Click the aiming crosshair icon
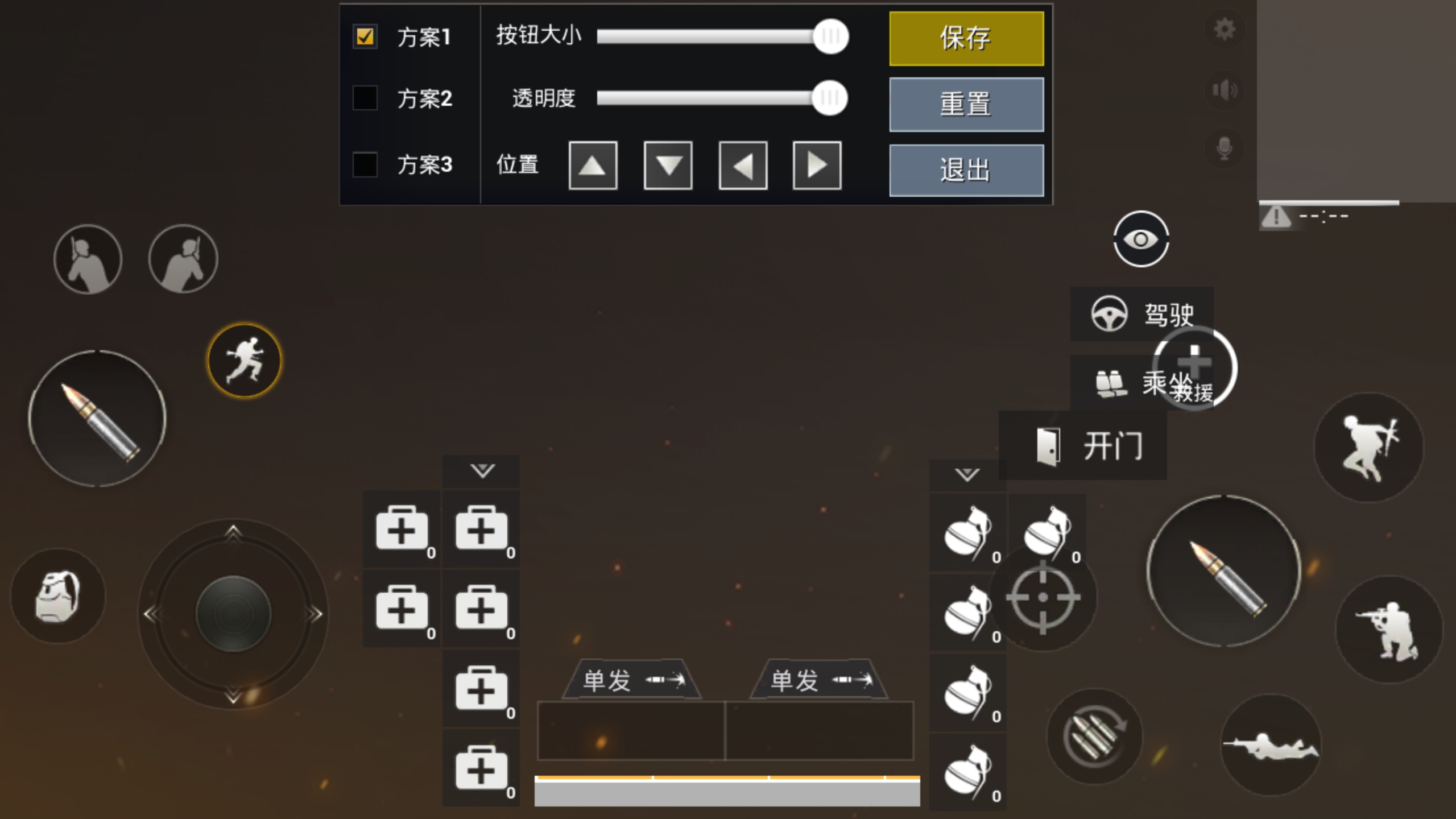This screenshot has height=819, width=1456. pos(1044,597)
